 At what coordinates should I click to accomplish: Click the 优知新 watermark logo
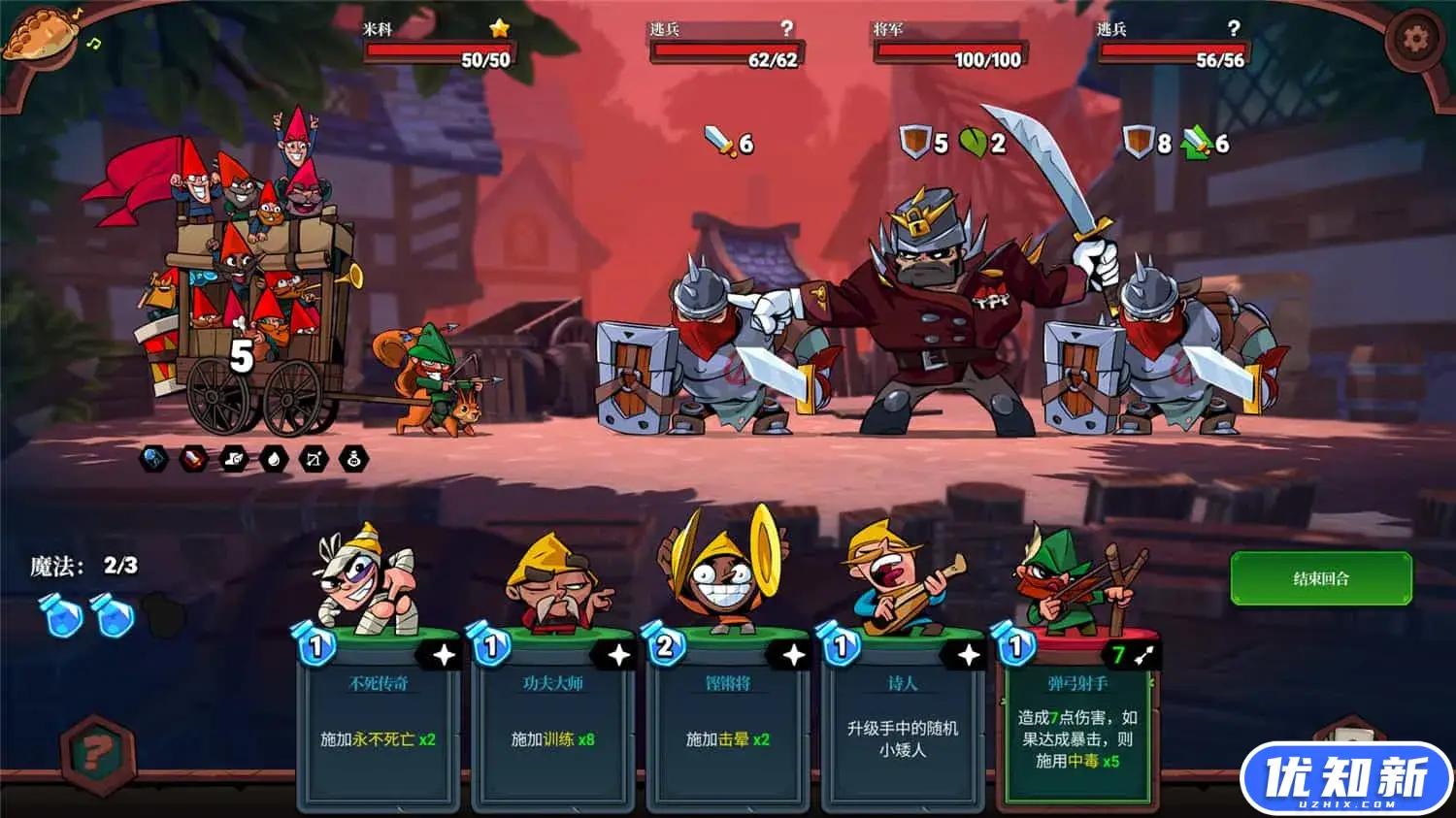point(1346,779)
